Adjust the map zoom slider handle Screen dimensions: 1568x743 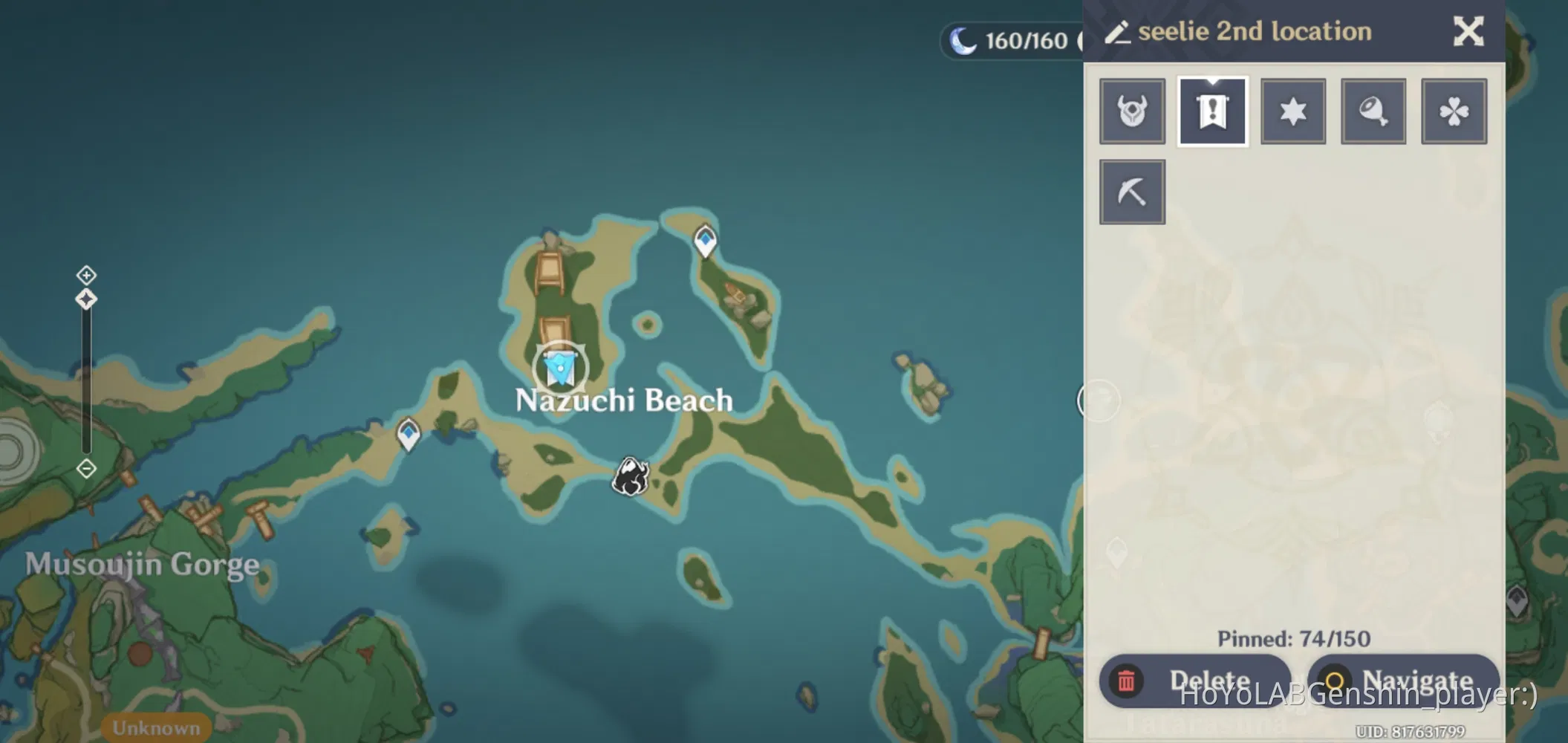[x=85, y=300]
